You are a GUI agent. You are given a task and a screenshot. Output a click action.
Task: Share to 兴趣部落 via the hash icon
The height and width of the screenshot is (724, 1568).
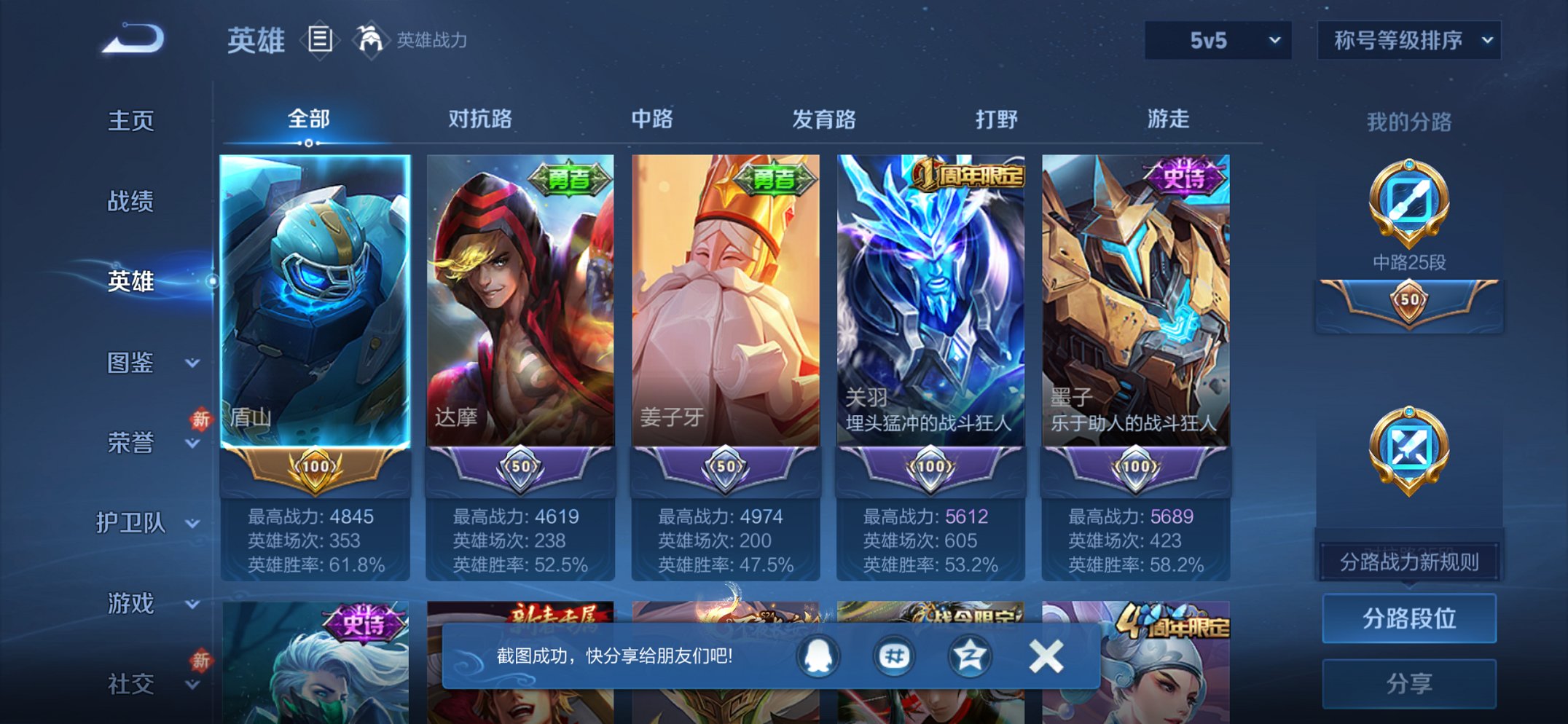(895, 655)
